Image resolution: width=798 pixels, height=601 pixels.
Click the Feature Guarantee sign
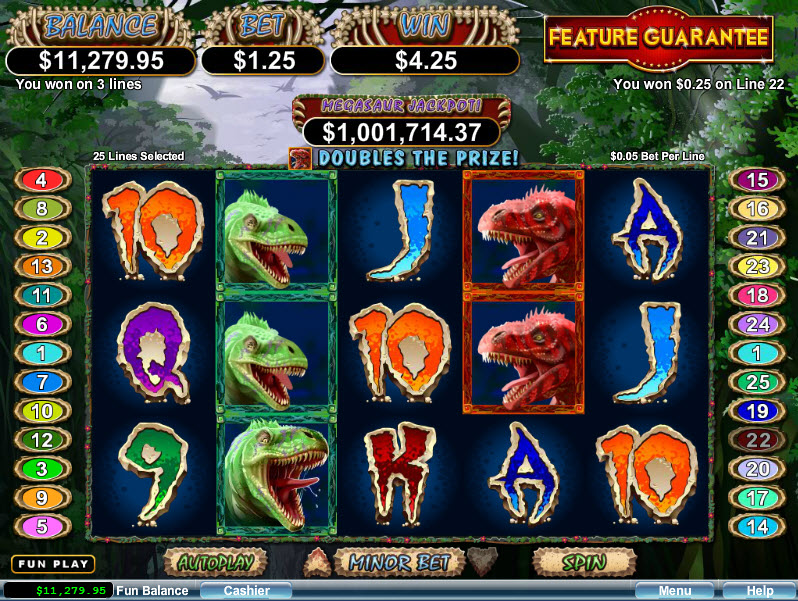click(x=659, y=40)
